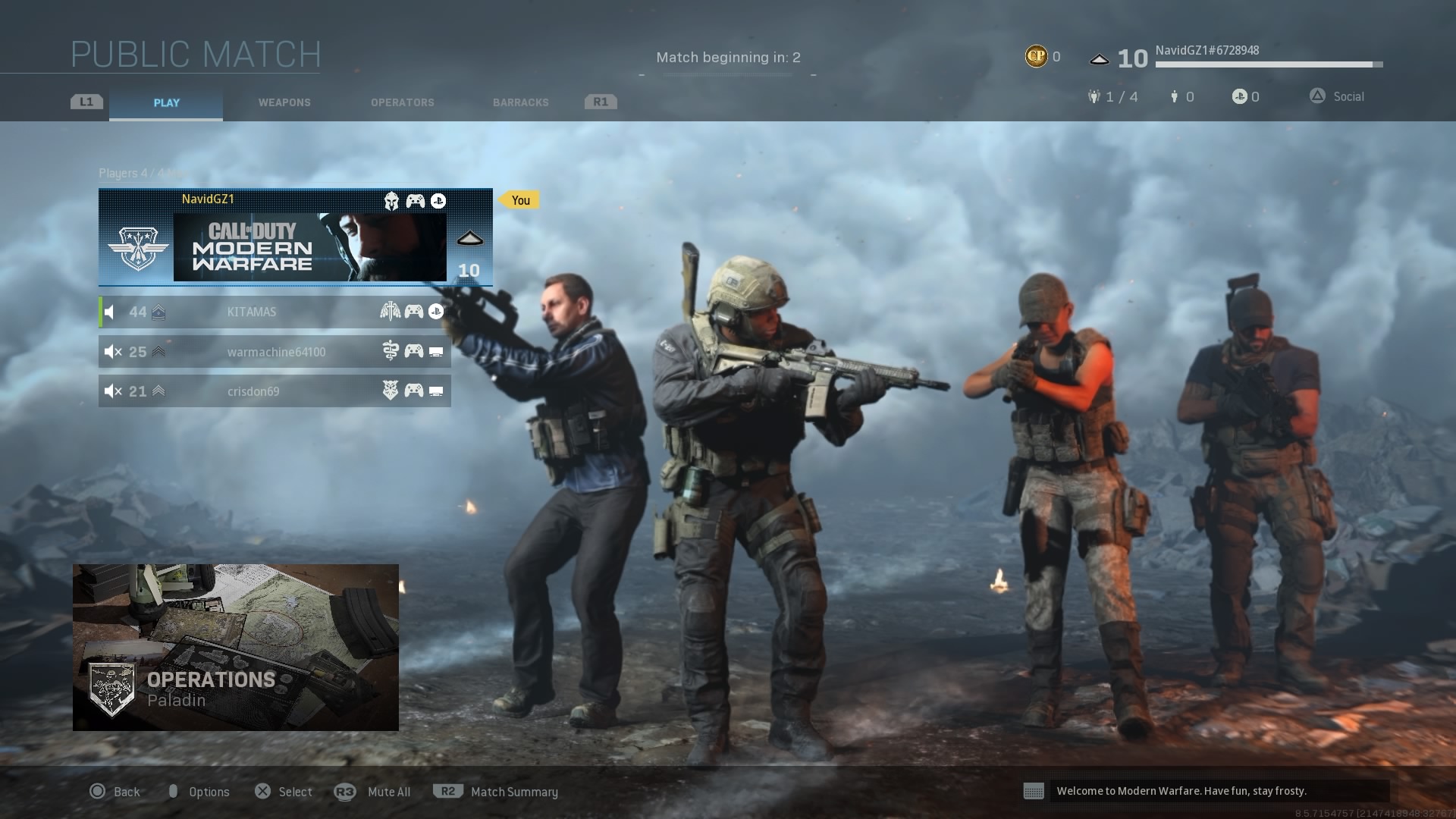Select the PlayStation platform icon next to NavidGZ1

[437, 201]
